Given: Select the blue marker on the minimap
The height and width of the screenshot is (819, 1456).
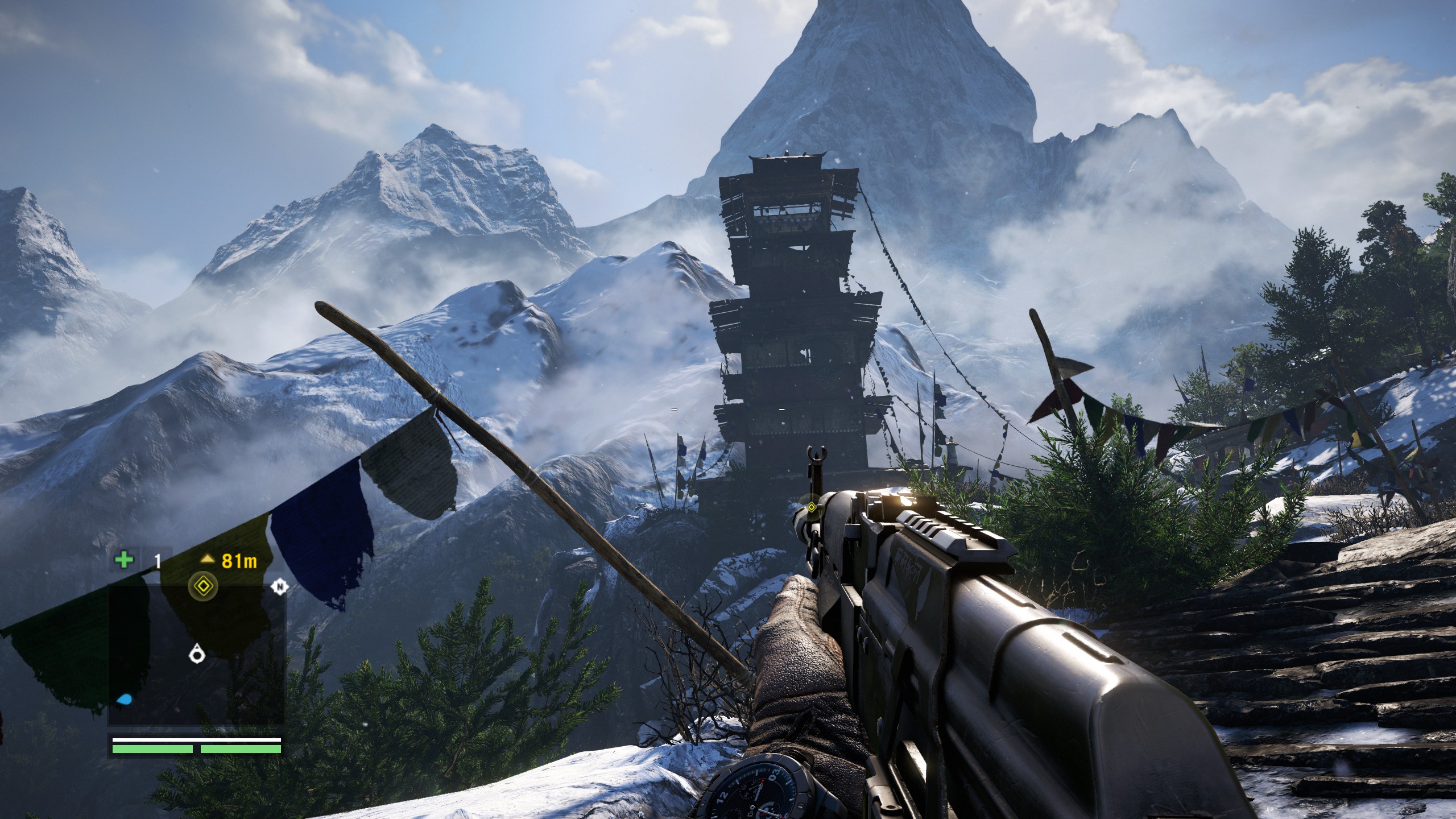Looking at the screenshot, I should 123,699.
